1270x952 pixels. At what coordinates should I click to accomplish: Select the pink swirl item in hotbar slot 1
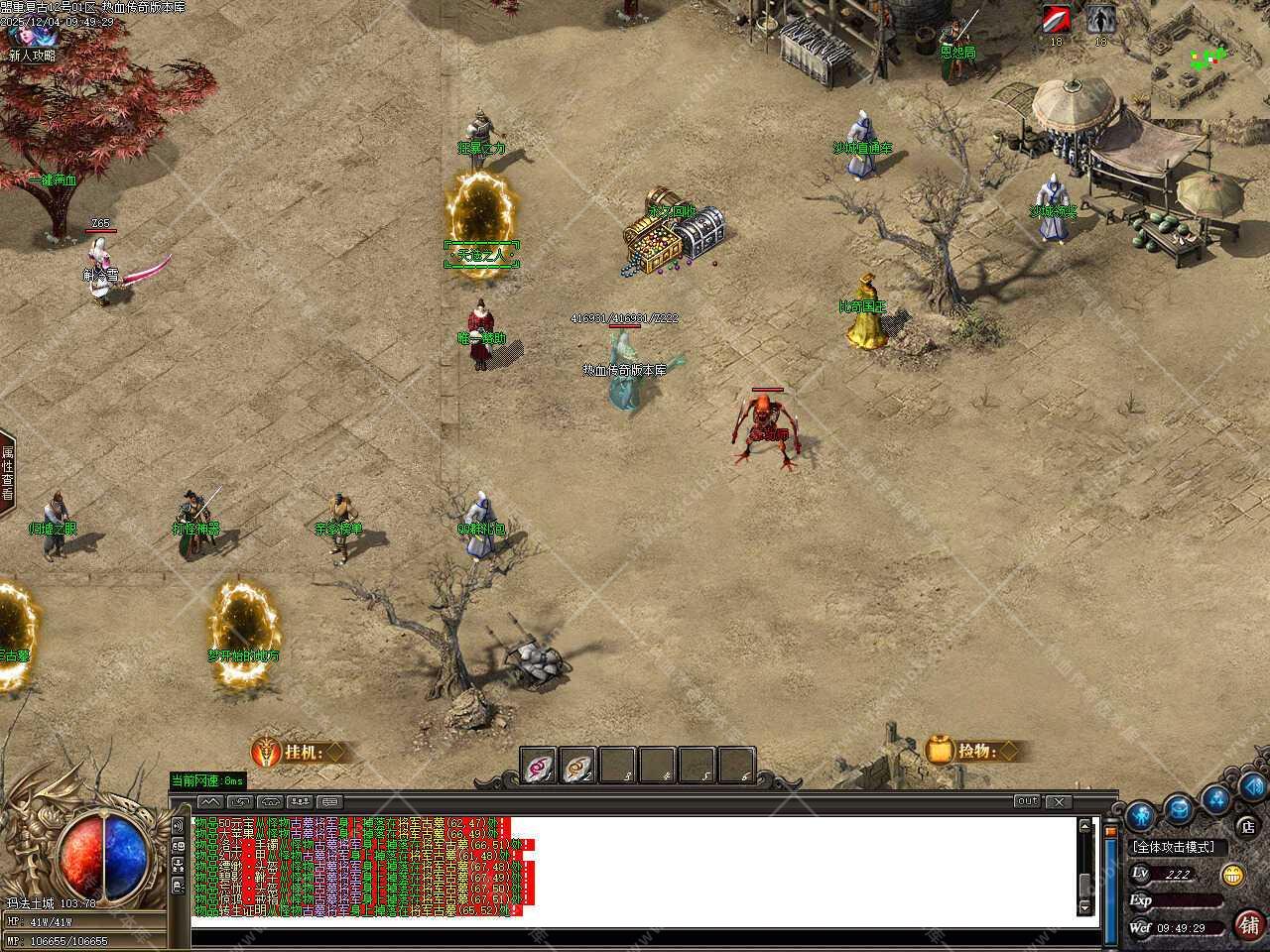(540, 766)
